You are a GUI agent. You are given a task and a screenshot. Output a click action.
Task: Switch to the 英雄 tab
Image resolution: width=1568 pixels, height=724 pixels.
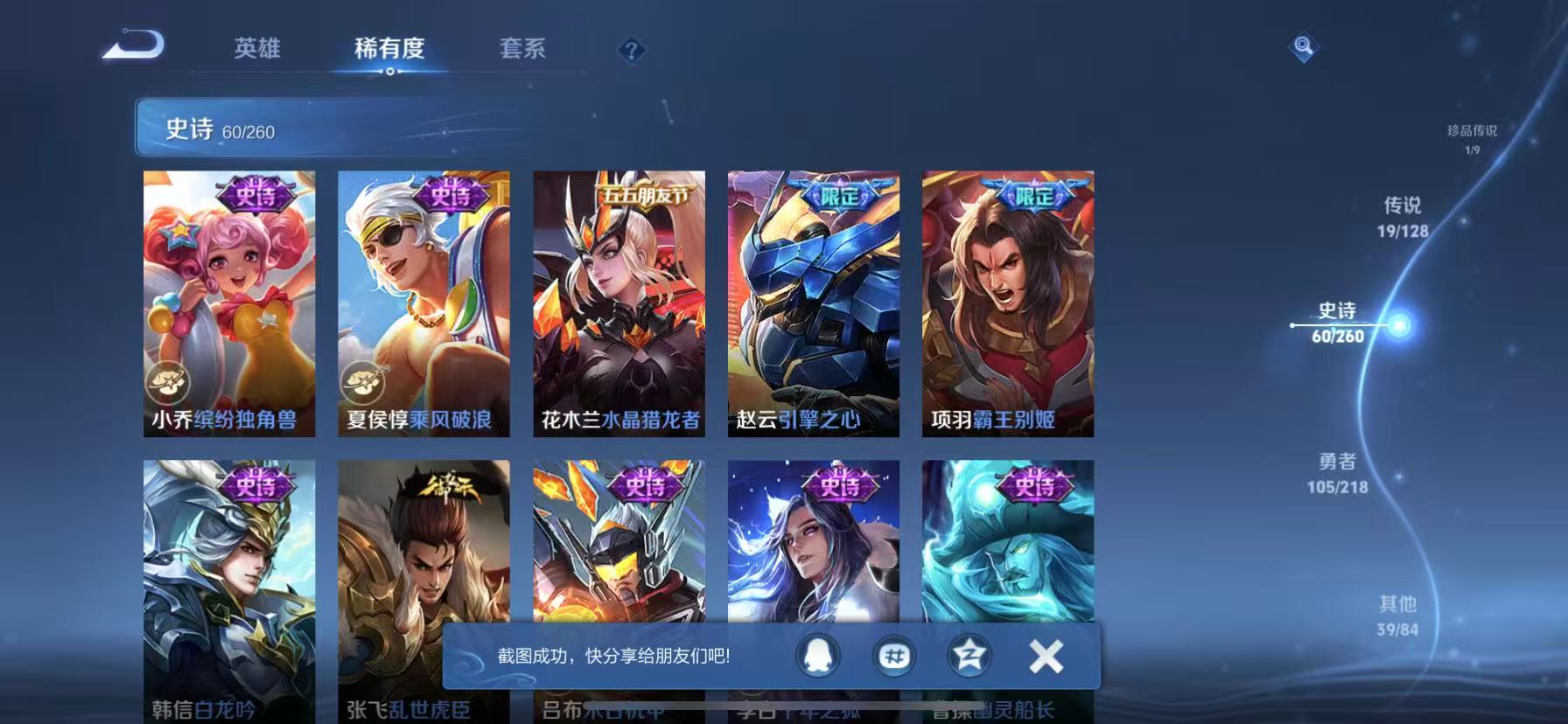point(257,50)
